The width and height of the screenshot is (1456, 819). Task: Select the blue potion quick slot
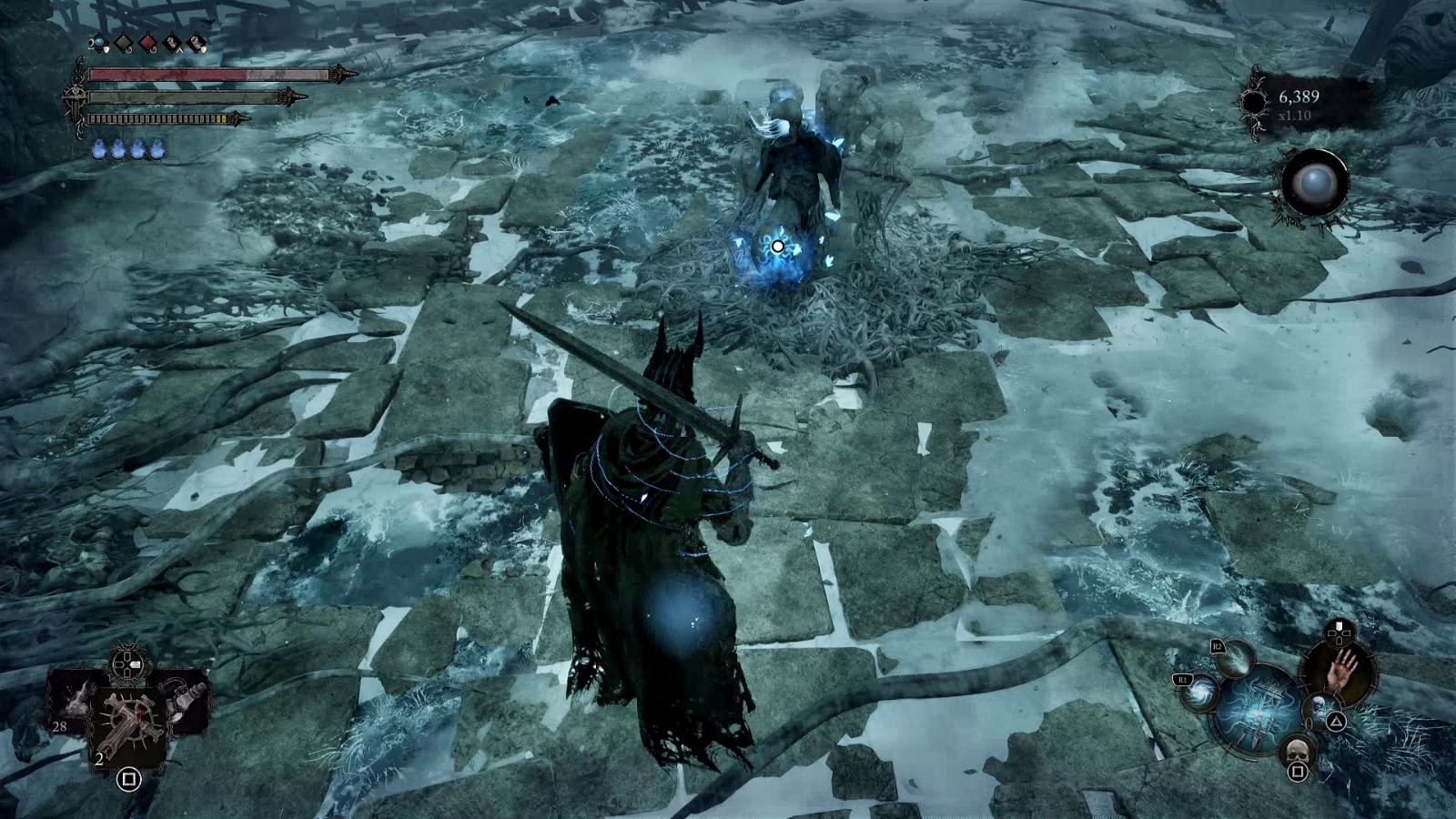coord(98,42)
